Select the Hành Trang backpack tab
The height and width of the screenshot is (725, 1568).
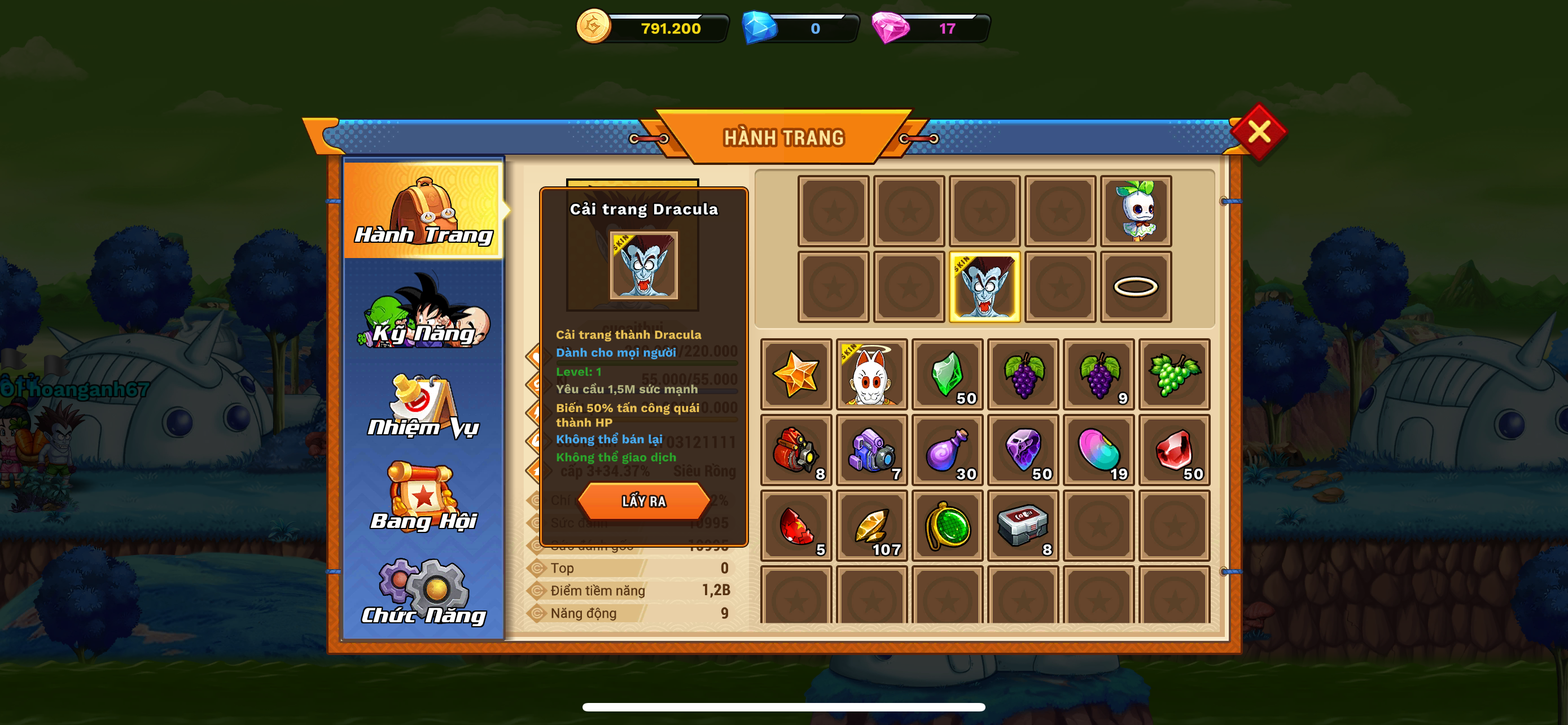[x=424, y=211]
